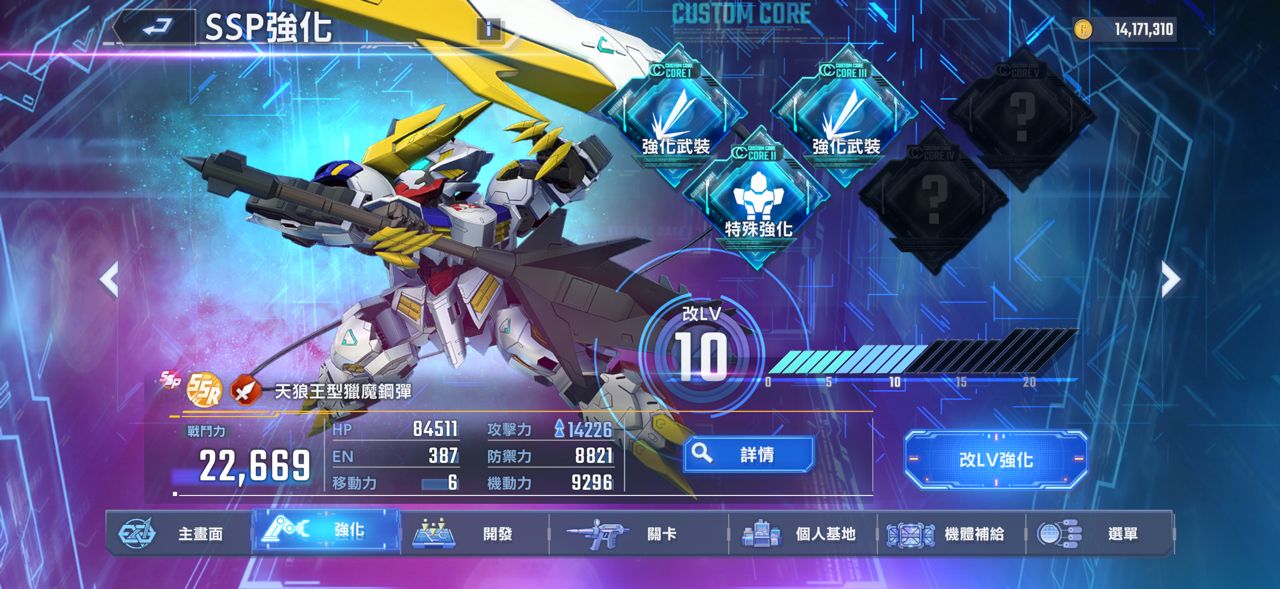This screenshot has width=1280, height=589.
Task: Switch to next unit with right arrow
Action: (1170, 280)
